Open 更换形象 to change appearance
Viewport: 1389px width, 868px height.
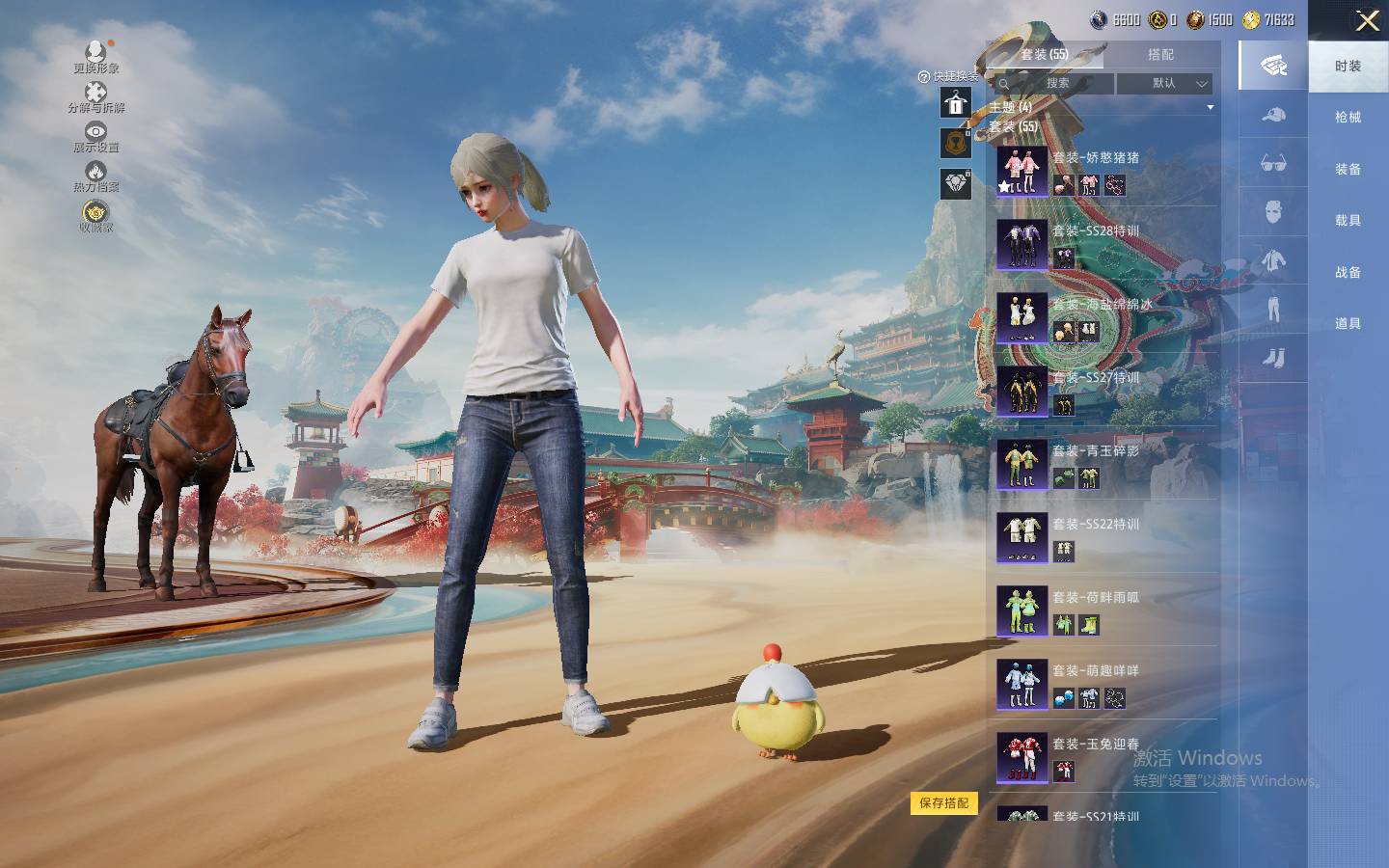coord(95,56)
